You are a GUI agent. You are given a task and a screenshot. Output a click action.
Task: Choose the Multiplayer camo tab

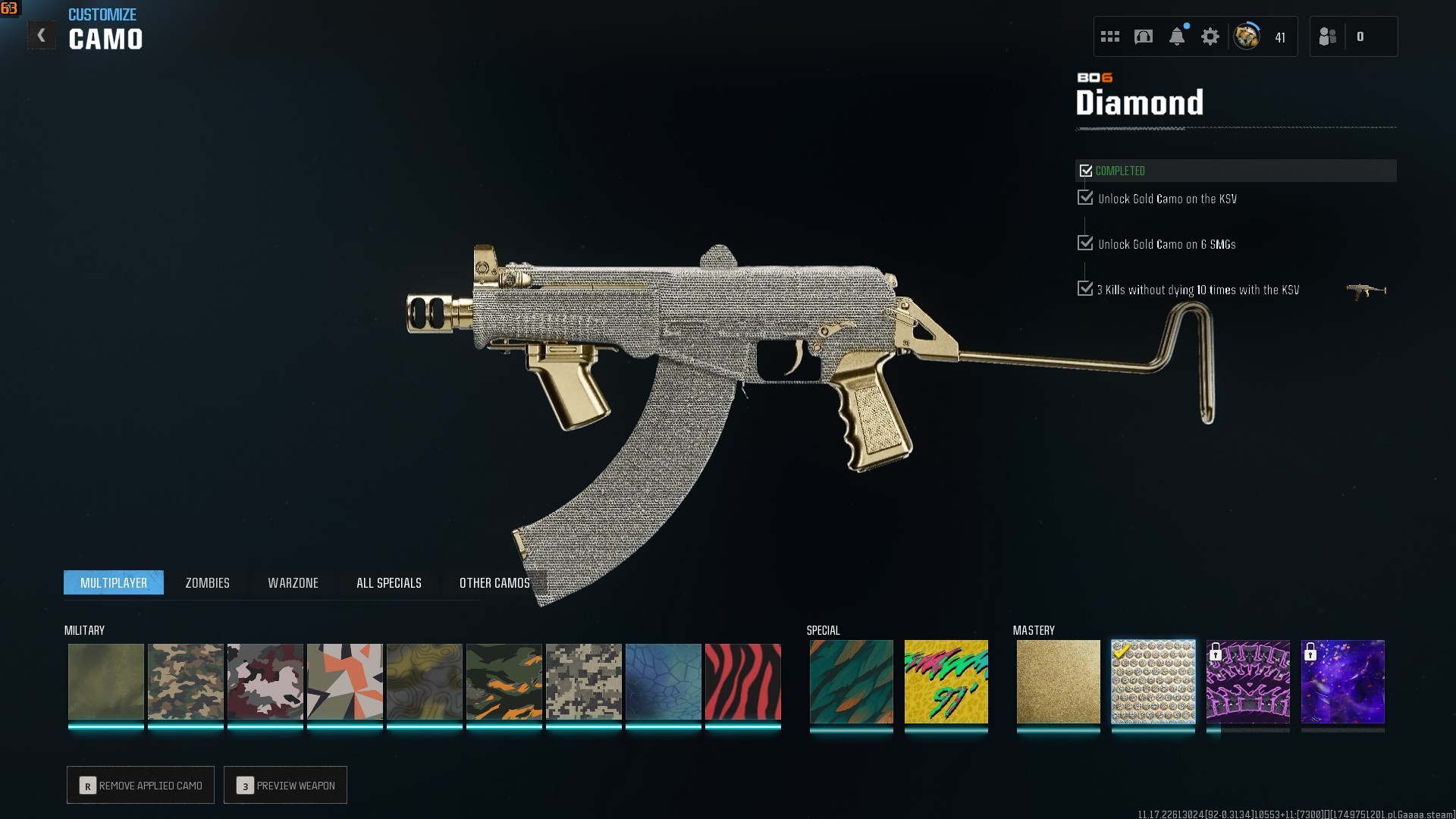(114, 582)
